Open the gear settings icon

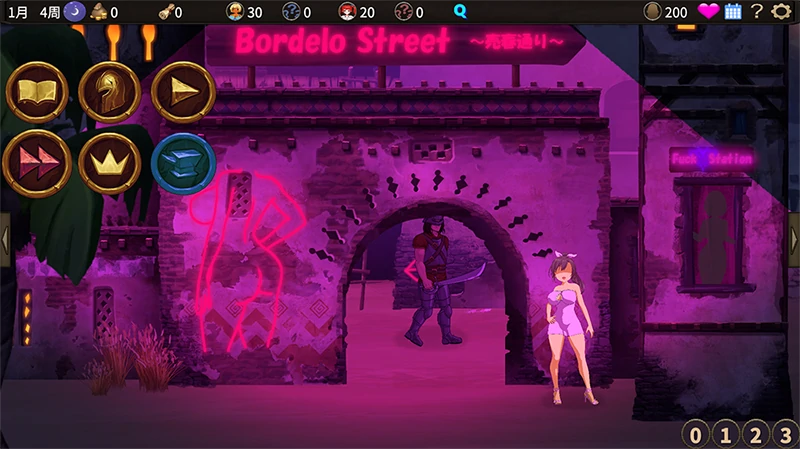pos(782,12)
